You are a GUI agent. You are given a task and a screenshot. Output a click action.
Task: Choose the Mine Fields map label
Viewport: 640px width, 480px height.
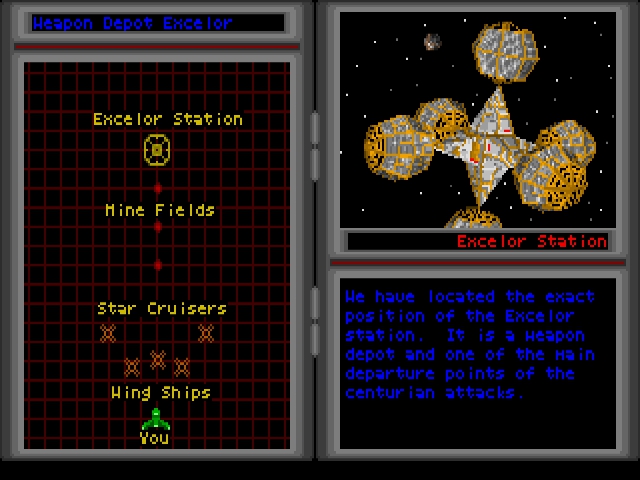tap(160, 210)
